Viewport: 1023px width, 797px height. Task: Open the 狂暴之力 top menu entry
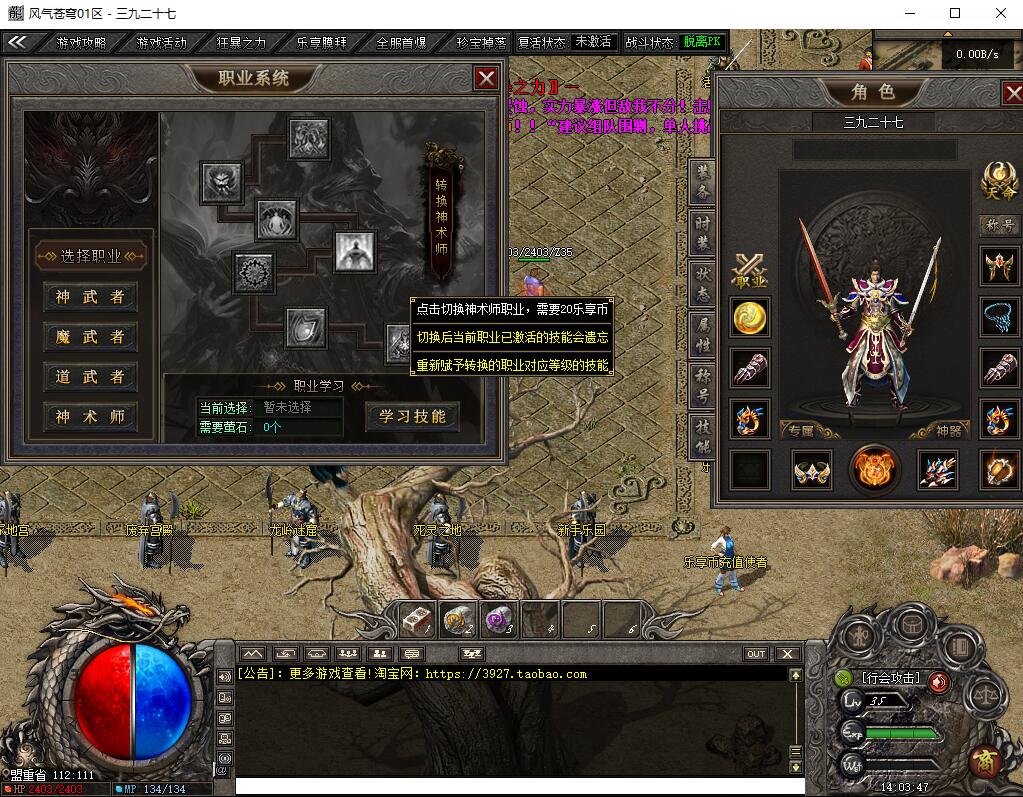[241, 42]
